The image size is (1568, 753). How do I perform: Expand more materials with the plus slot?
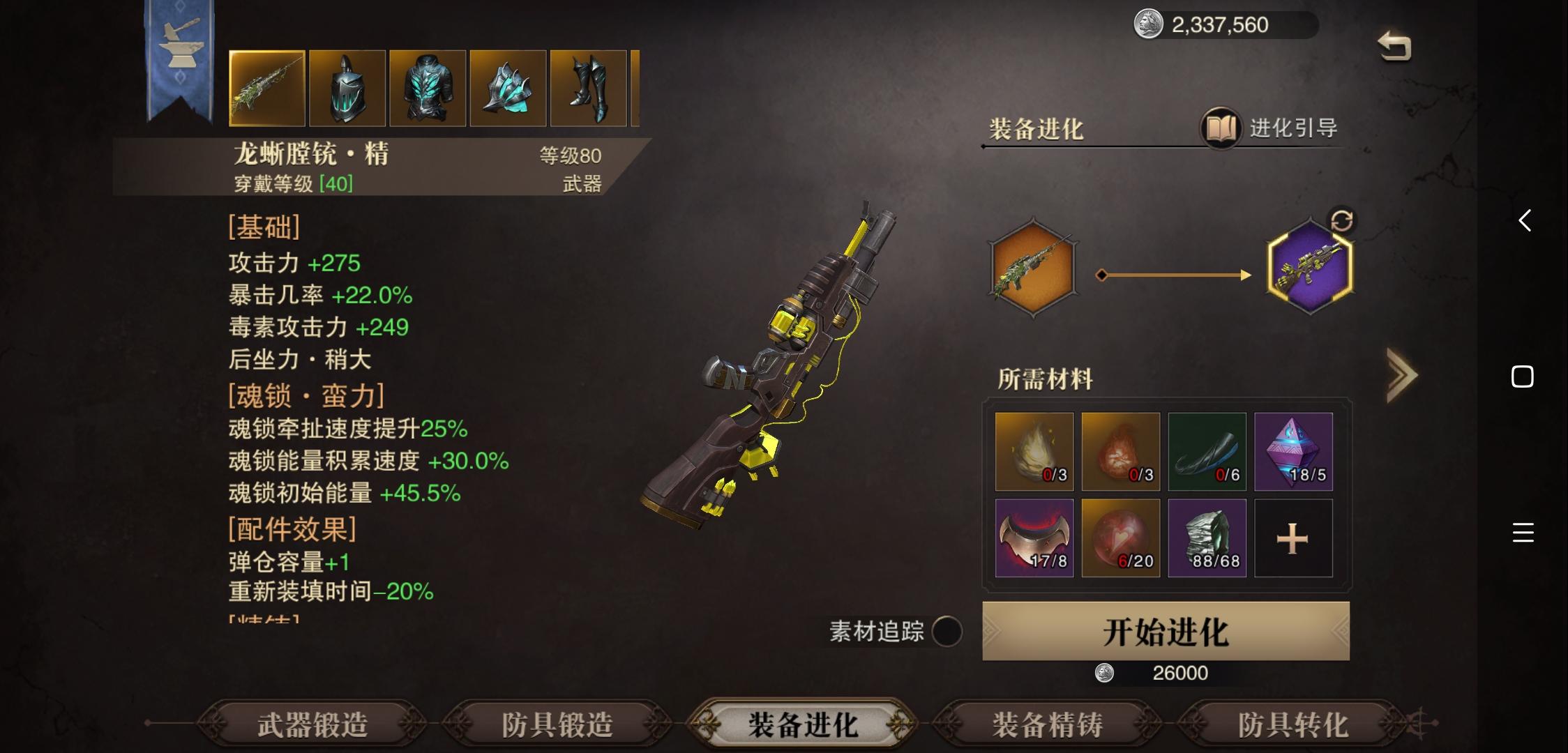tap(1294, 536)
